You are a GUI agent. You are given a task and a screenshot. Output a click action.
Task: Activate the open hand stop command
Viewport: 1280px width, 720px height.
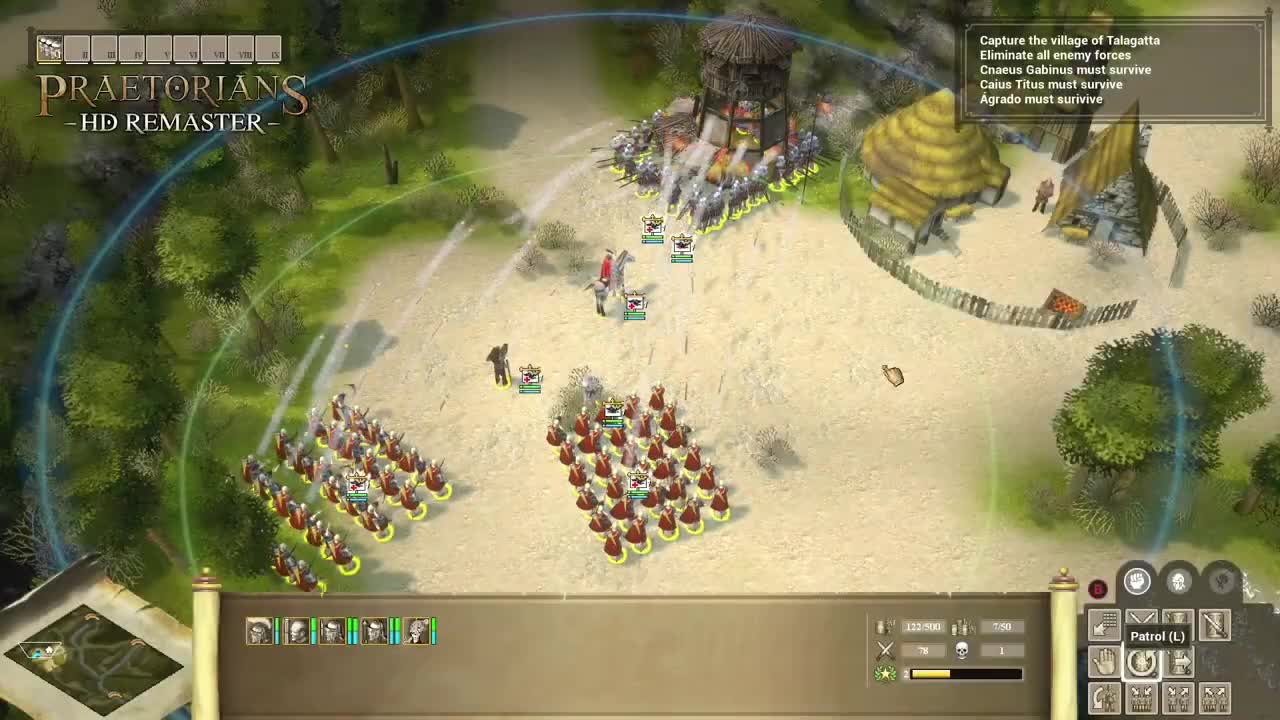click(1104, 661)
